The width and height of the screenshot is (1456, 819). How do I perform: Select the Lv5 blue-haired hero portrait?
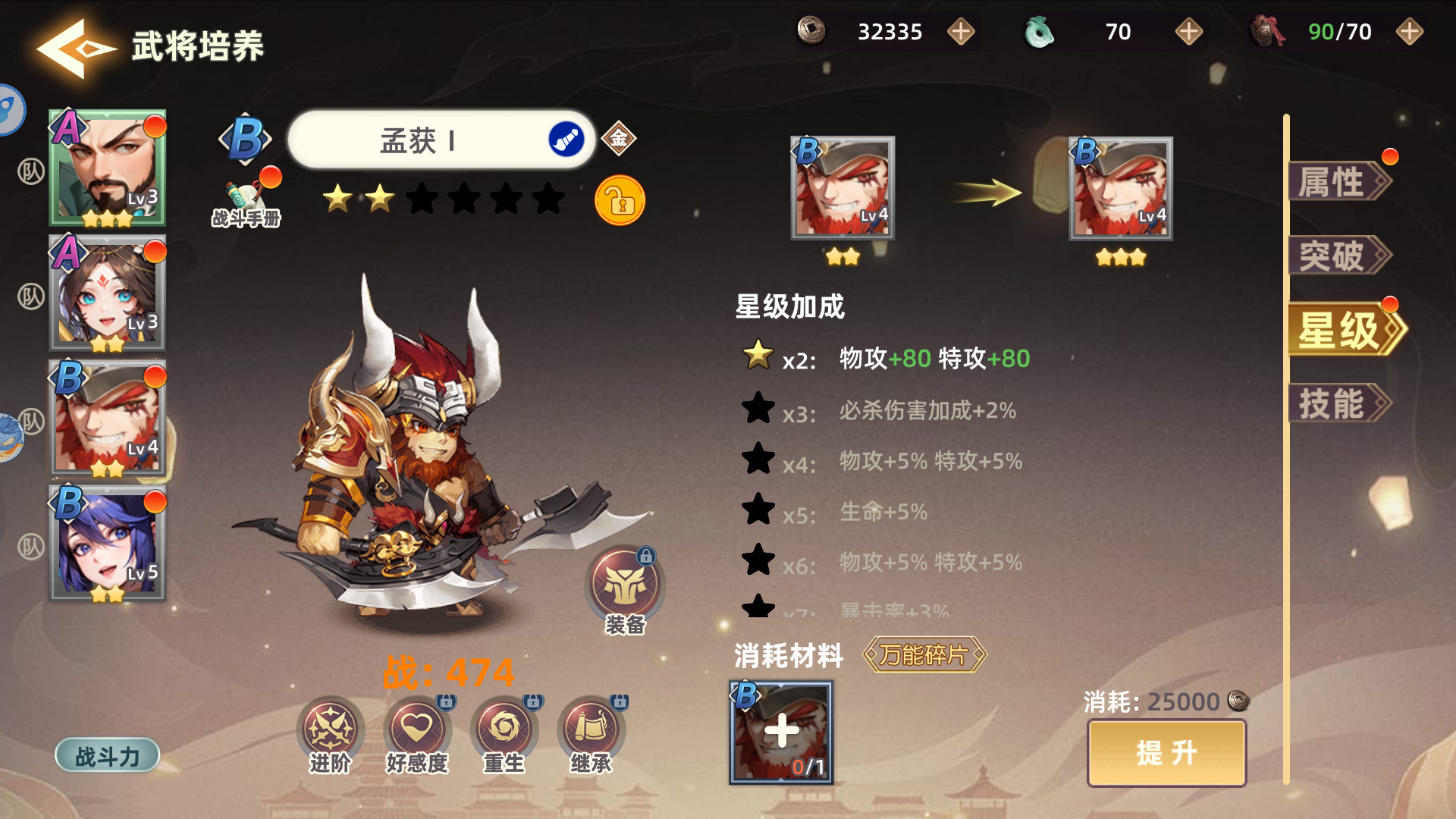point(108,544)
